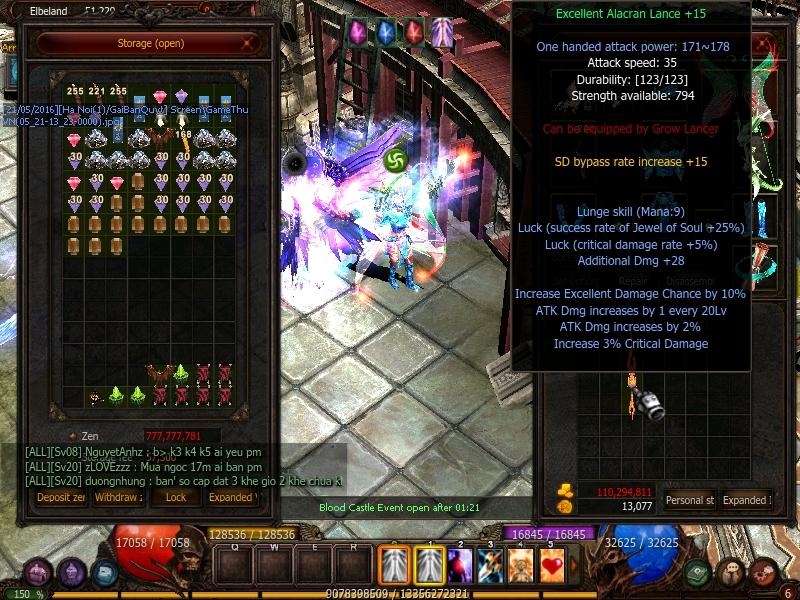
Task: Lock the storage vault
Action: click(x=175, y=497)
